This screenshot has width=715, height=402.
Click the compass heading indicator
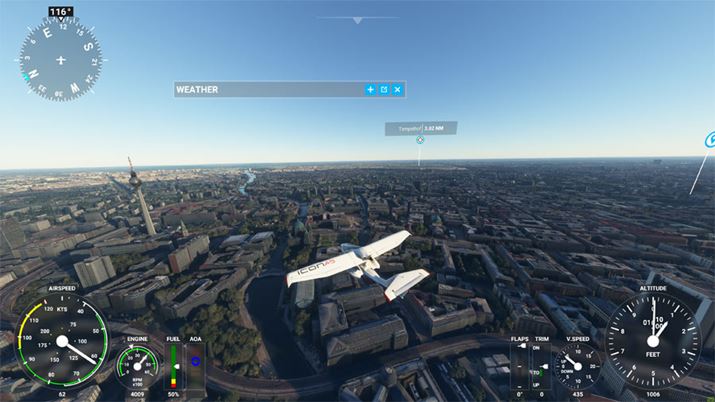60,58
